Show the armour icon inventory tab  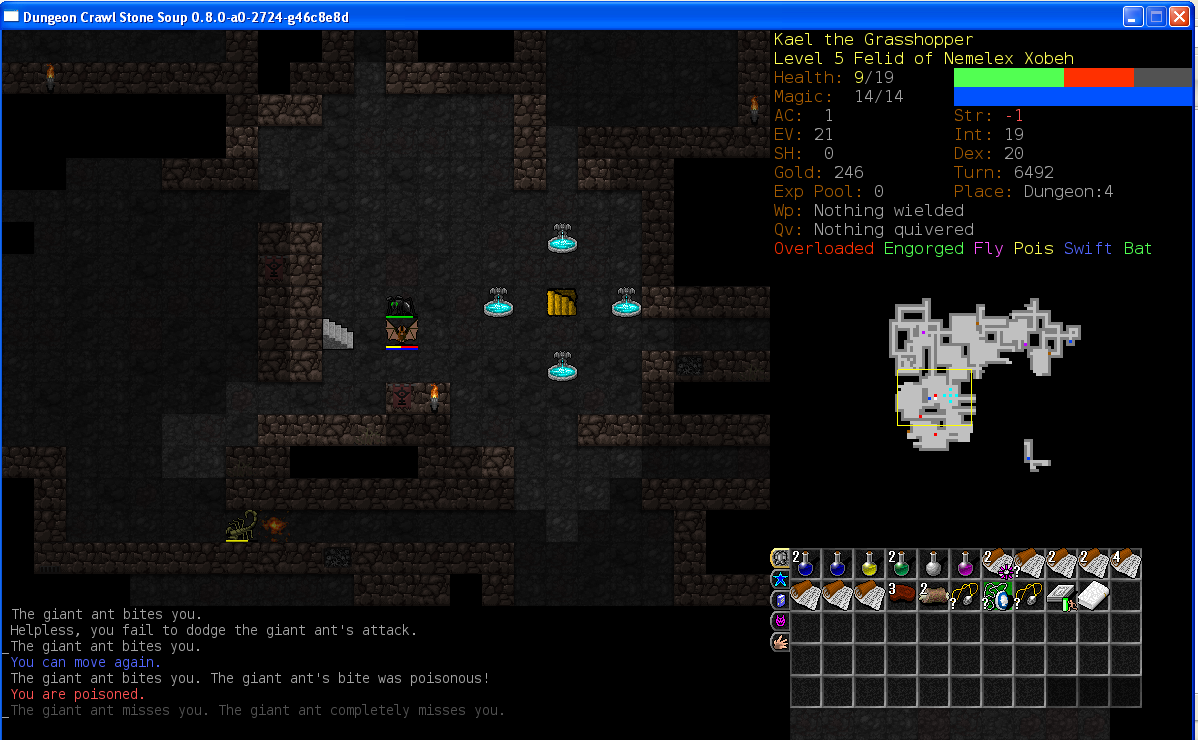point(780,558)
